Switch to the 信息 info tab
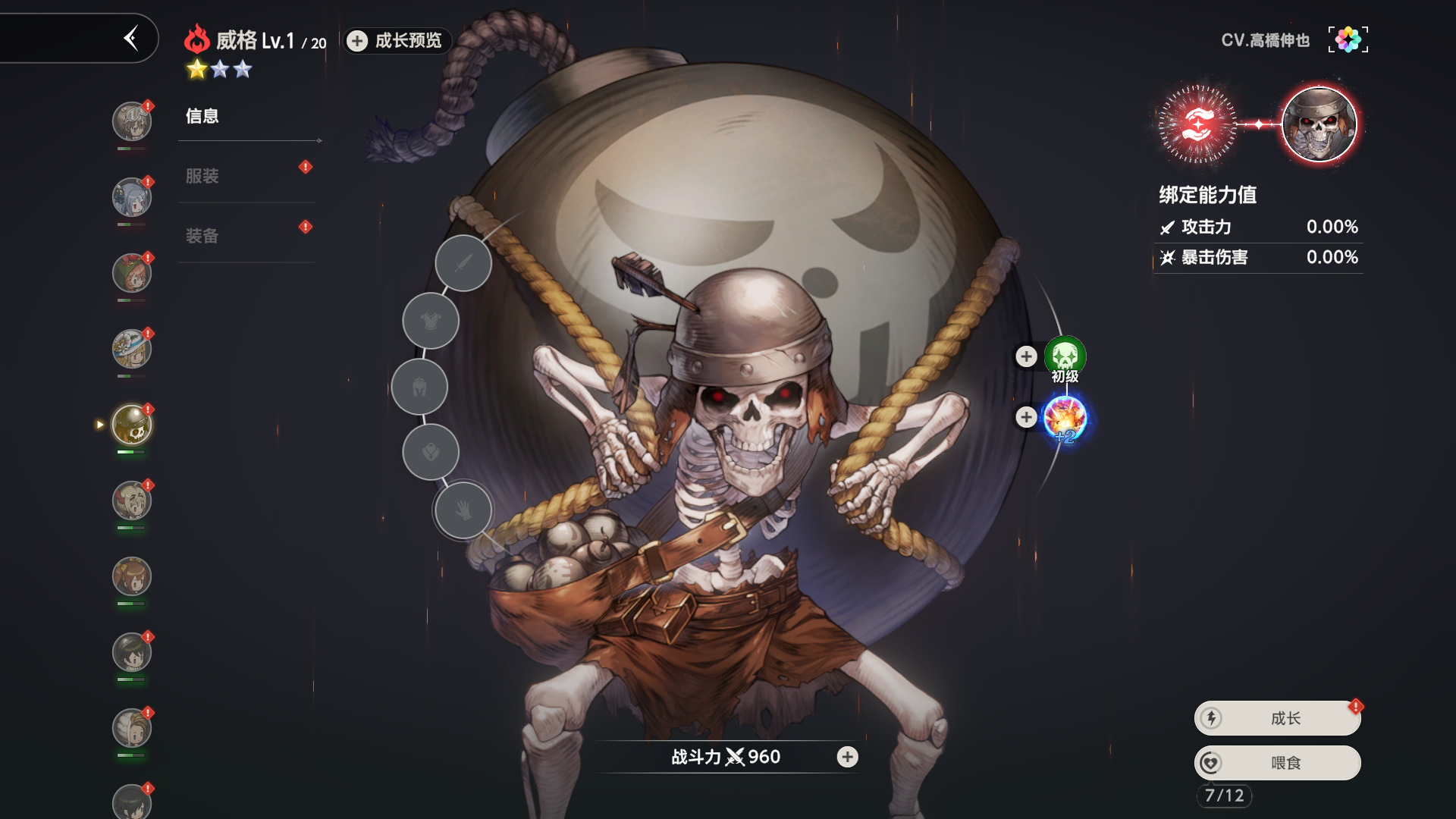The height and width of the screenshot is (819, 1456). [202, 116]
